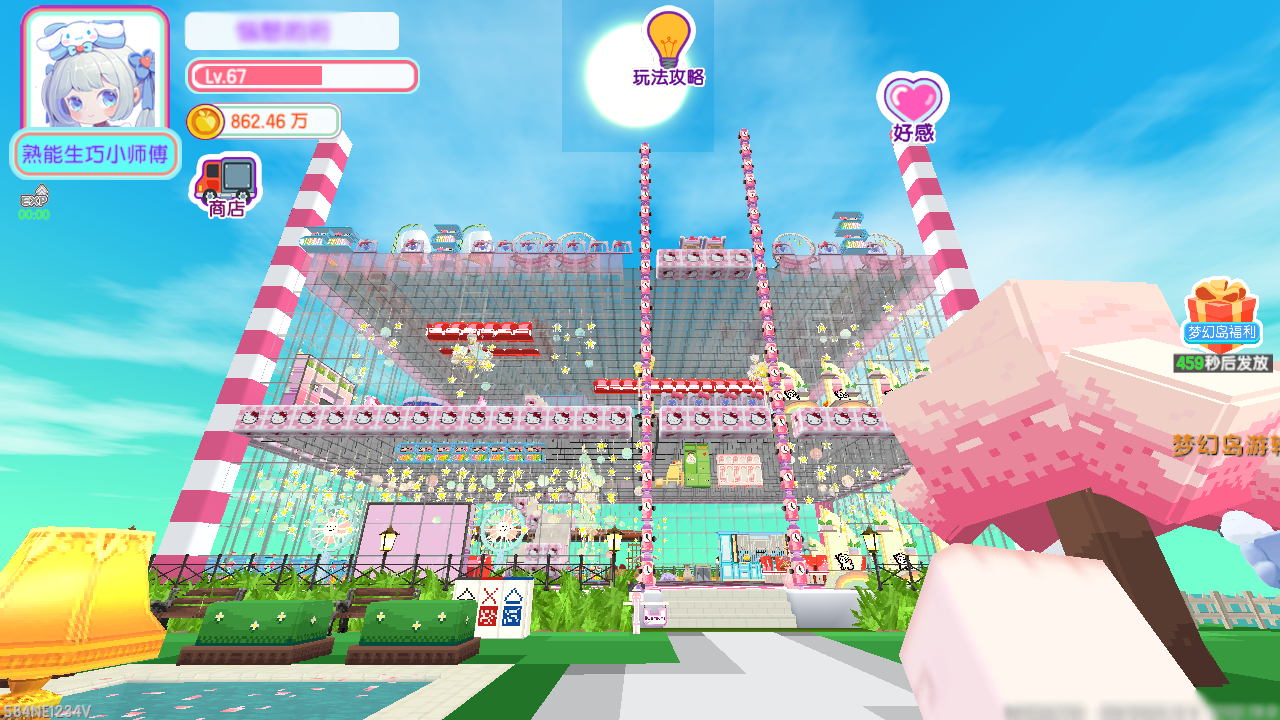Open the 梦幻岛福利 gift box
The image size is (1280, 720).
(1221, 312)
